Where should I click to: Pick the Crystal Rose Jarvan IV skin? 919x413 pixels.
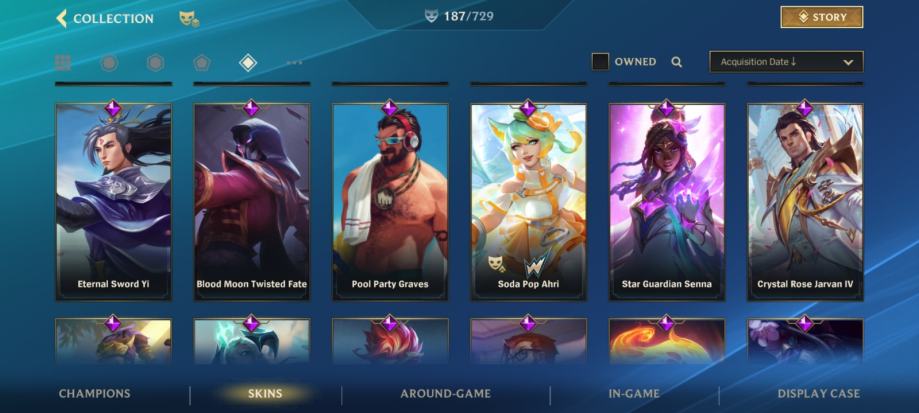tap(805, 200)
